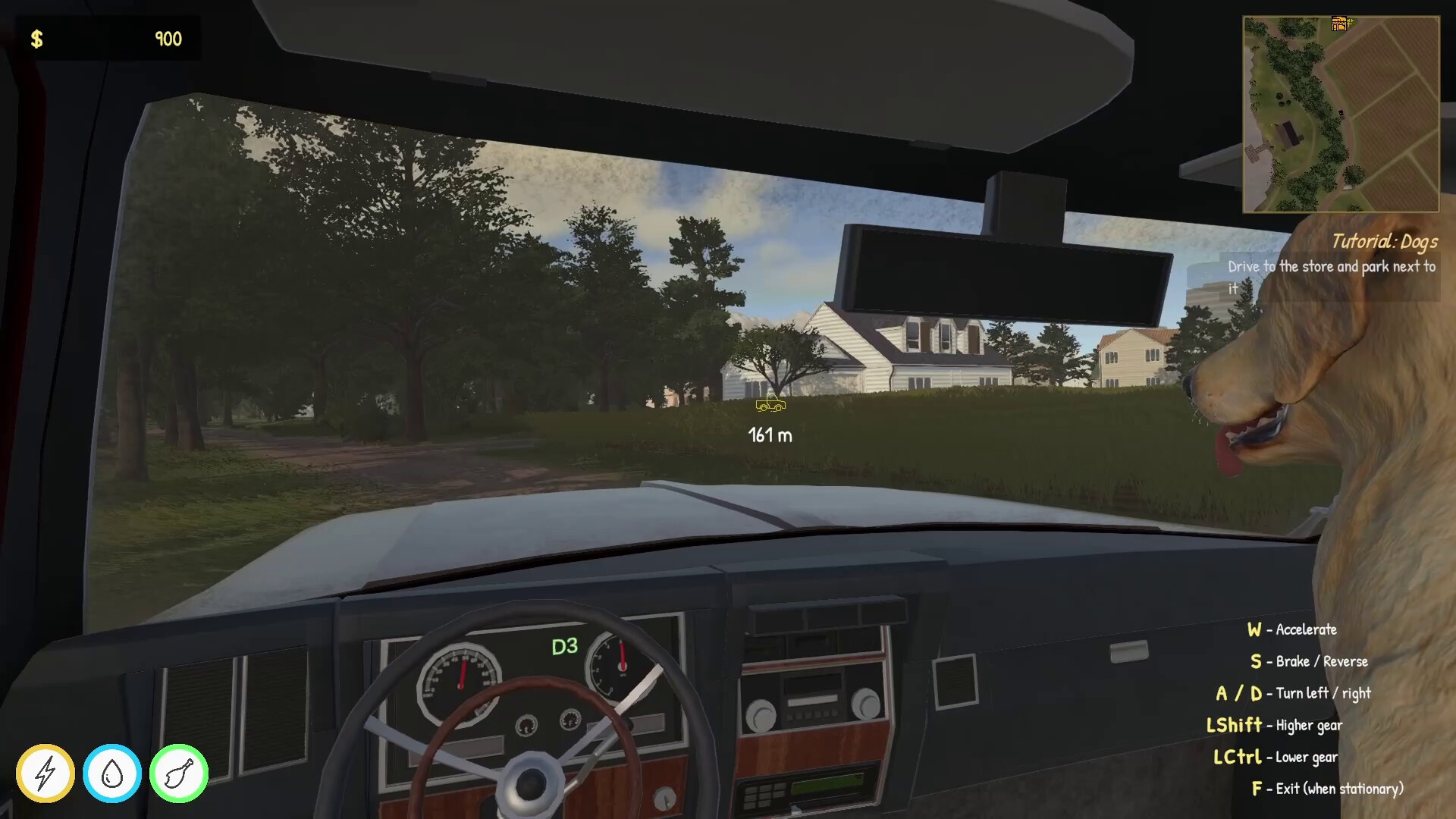Click the player truck marker on the minimap

click(x=1341, y=114)
